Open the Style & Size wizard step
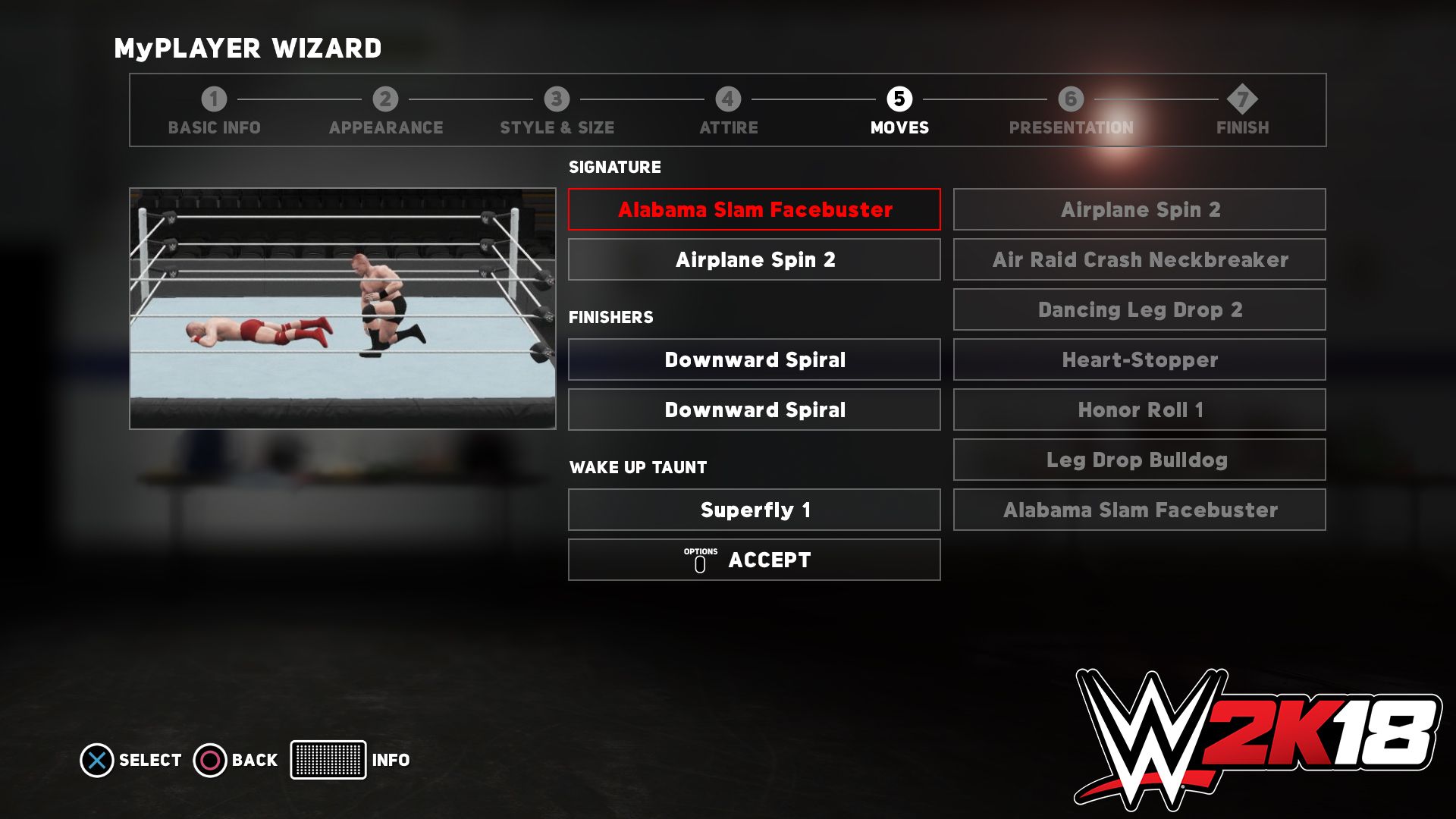 (557, 98)
